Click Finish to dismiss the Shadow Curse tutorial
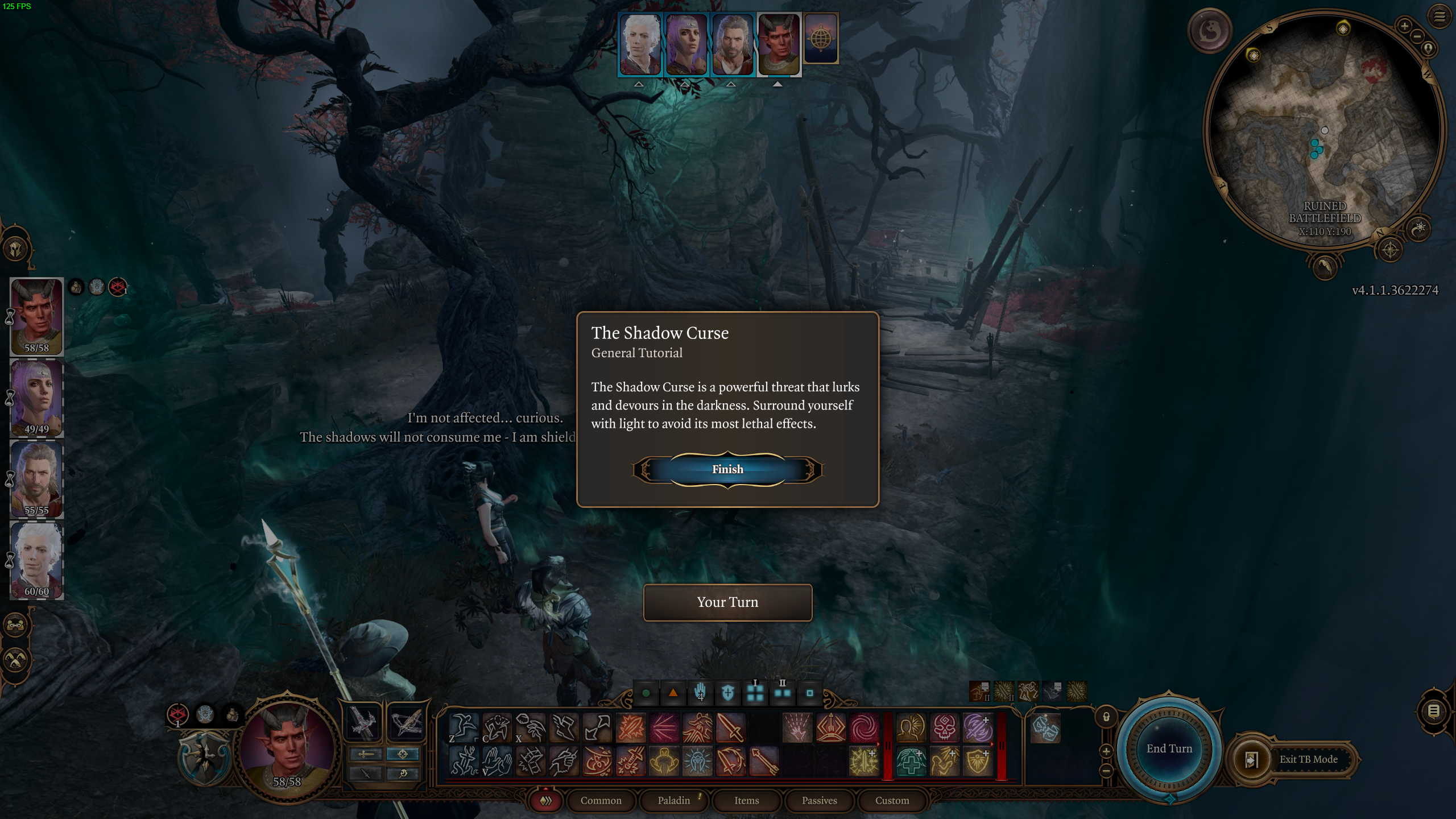1456x819 pixels. [x=728, y=469]
